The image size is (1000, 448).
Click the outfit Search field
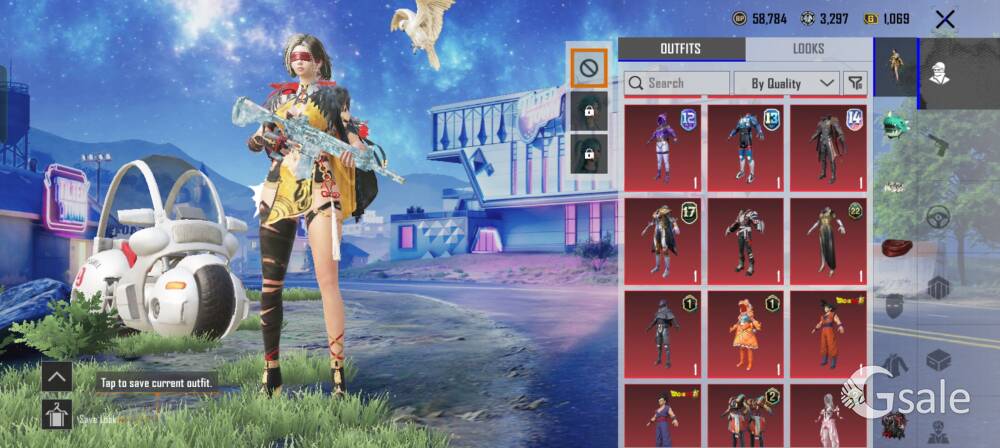tap(677, 83)
